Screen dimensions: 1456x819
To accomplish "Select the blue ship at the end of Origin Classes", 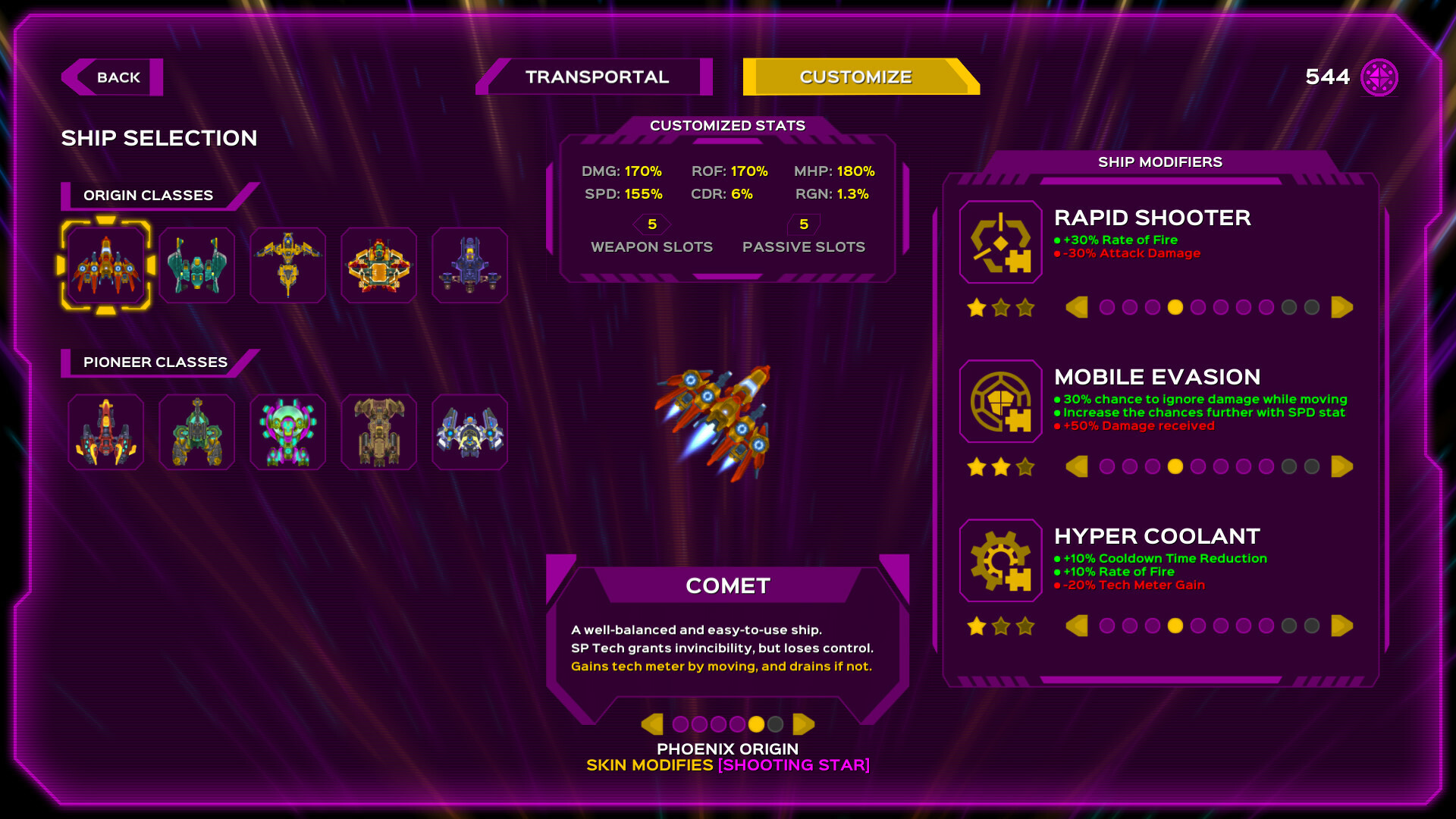I will click(x=469, y=265).
